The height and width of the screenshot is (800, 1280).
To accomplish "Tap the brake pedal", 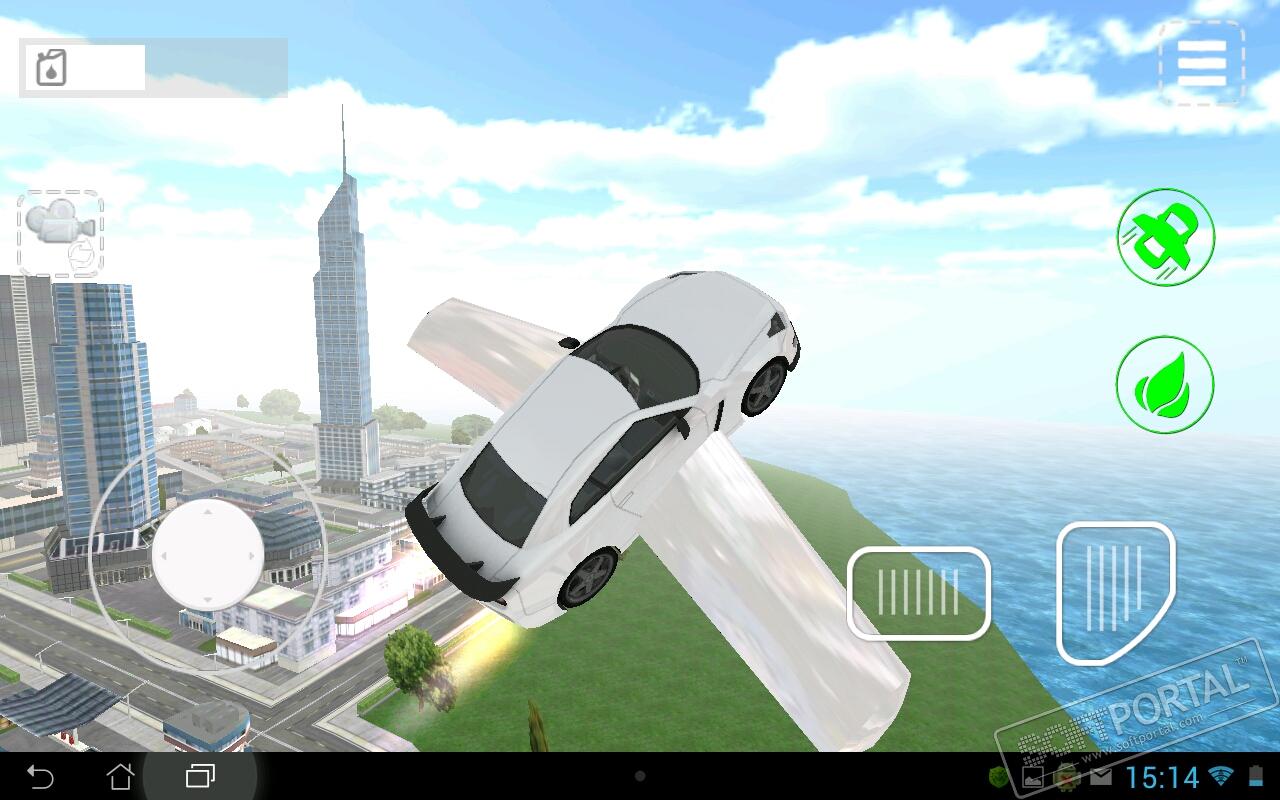I will click(x=918, y=593).
